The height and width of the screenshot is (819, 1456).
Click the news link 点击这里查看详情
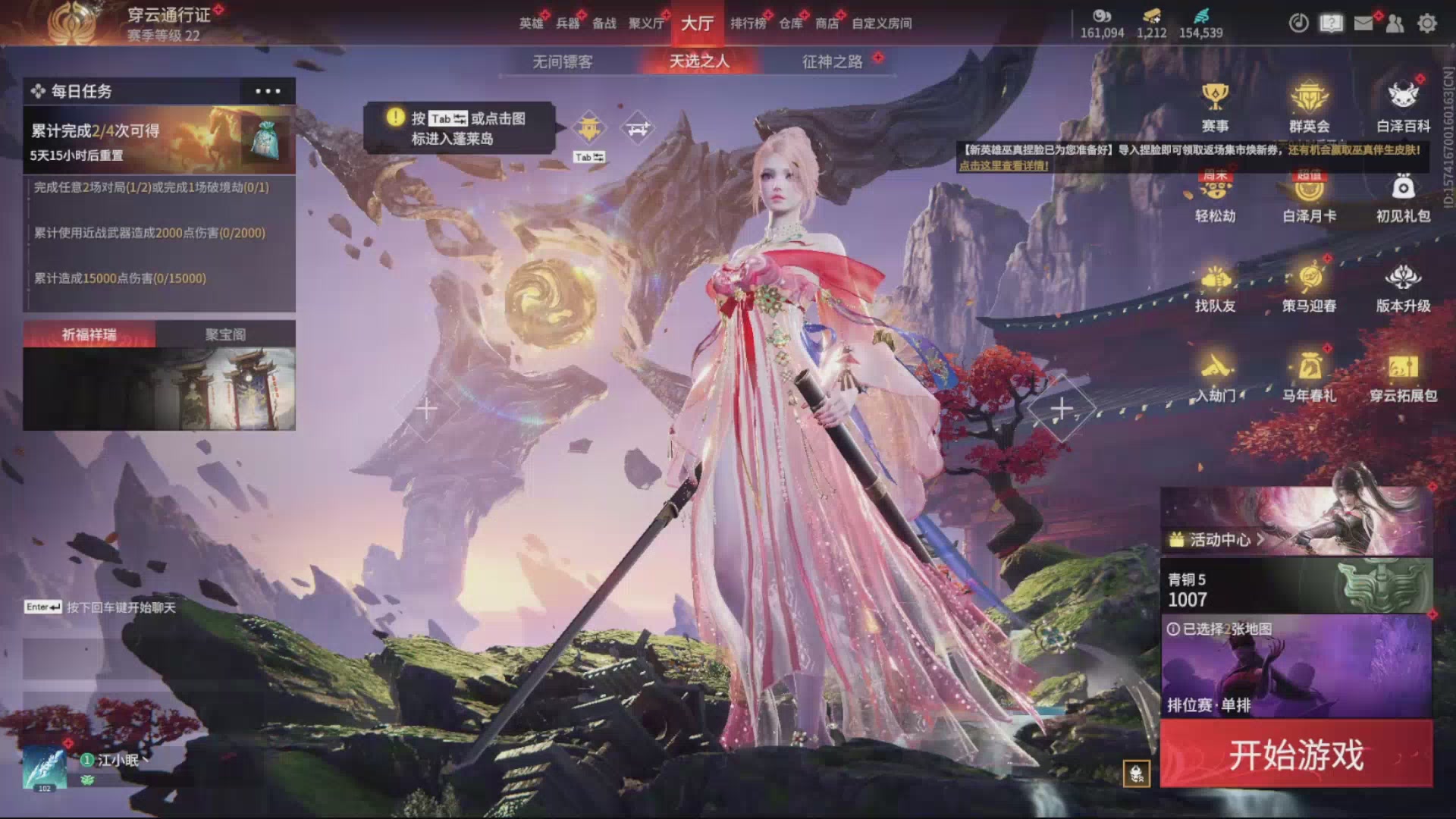click(x=1004, y=165)
